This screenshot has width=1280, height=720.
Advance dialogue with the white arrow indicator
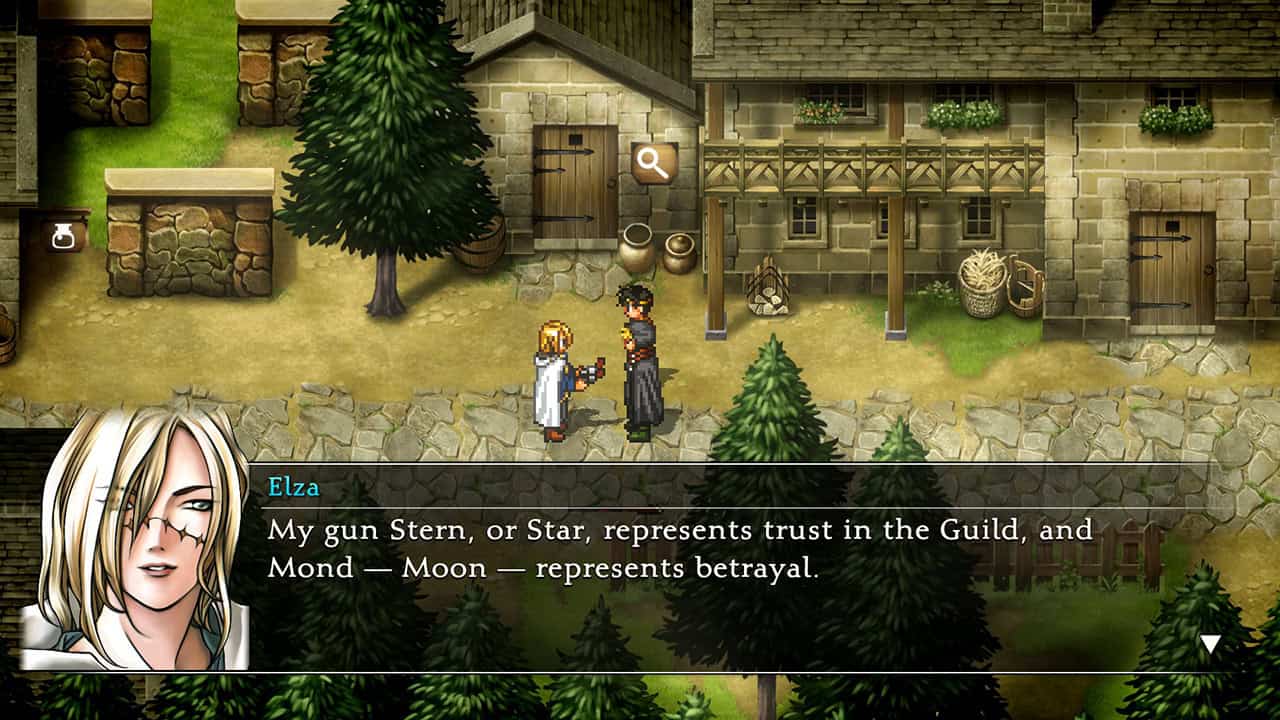tap(1210, 645)
